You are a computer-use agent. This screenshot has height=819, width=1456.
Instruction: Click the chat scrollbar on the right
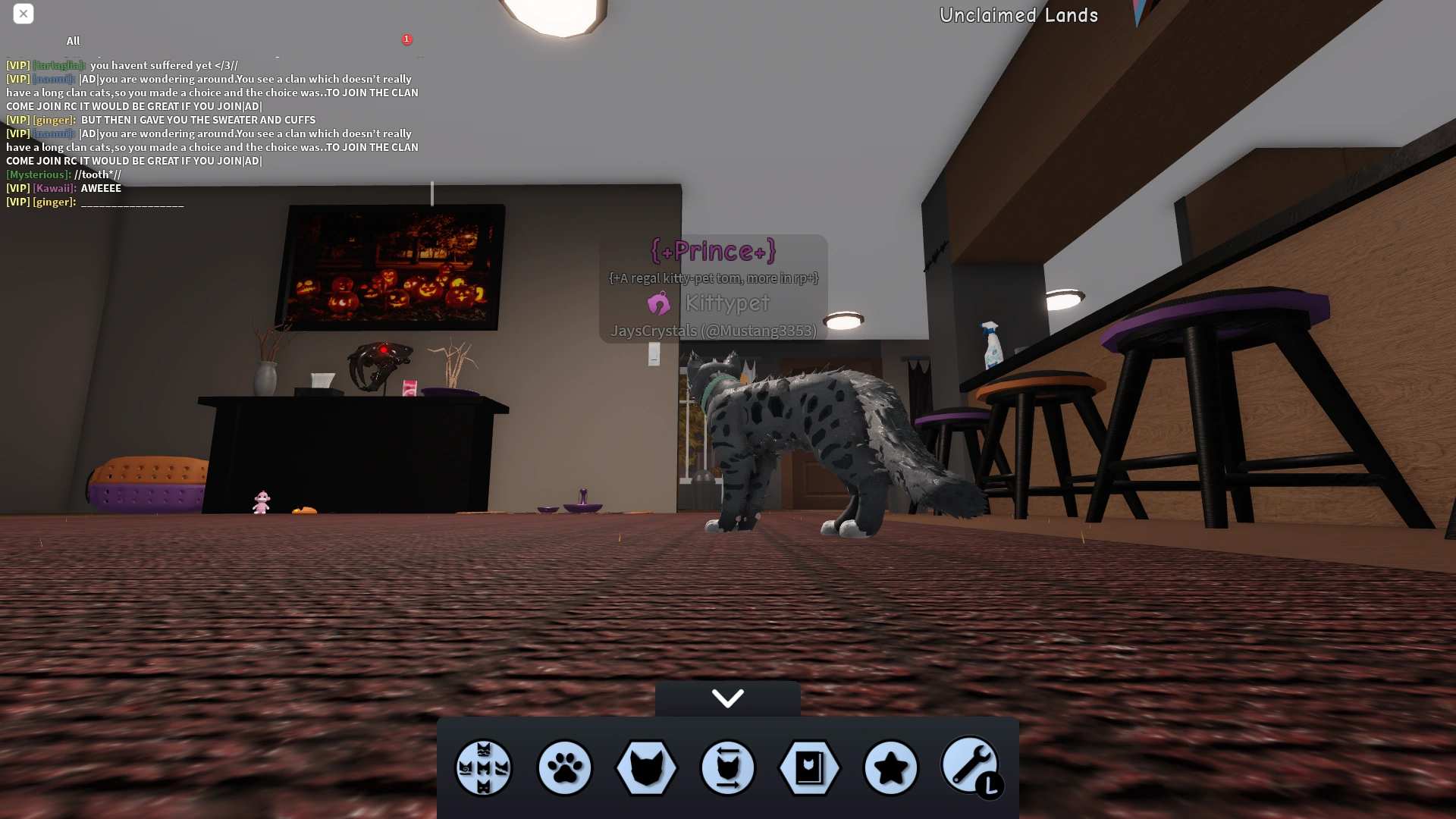point(432,190)
